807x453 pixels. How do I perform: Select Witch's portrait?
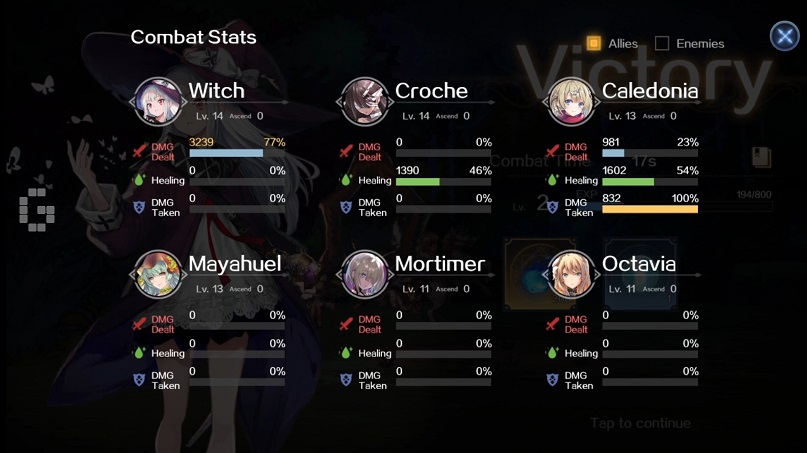coord(158,101)
